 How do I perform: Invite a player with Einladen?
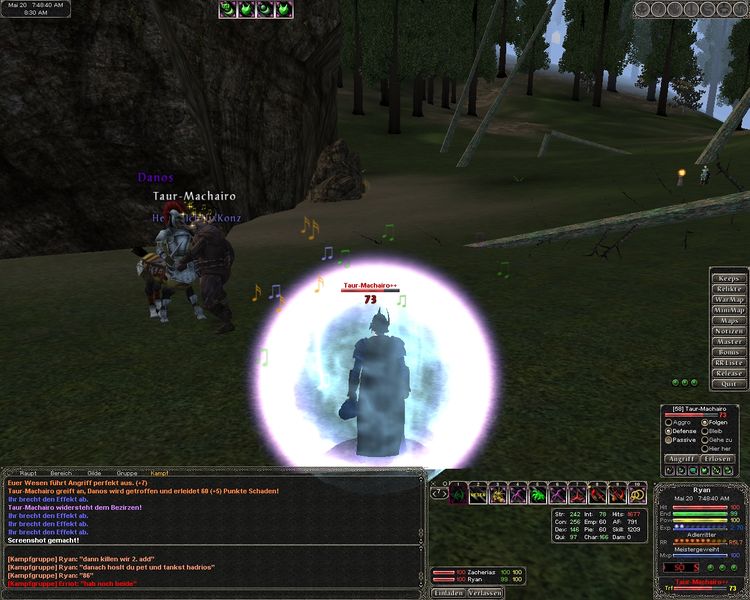[447, 592]
